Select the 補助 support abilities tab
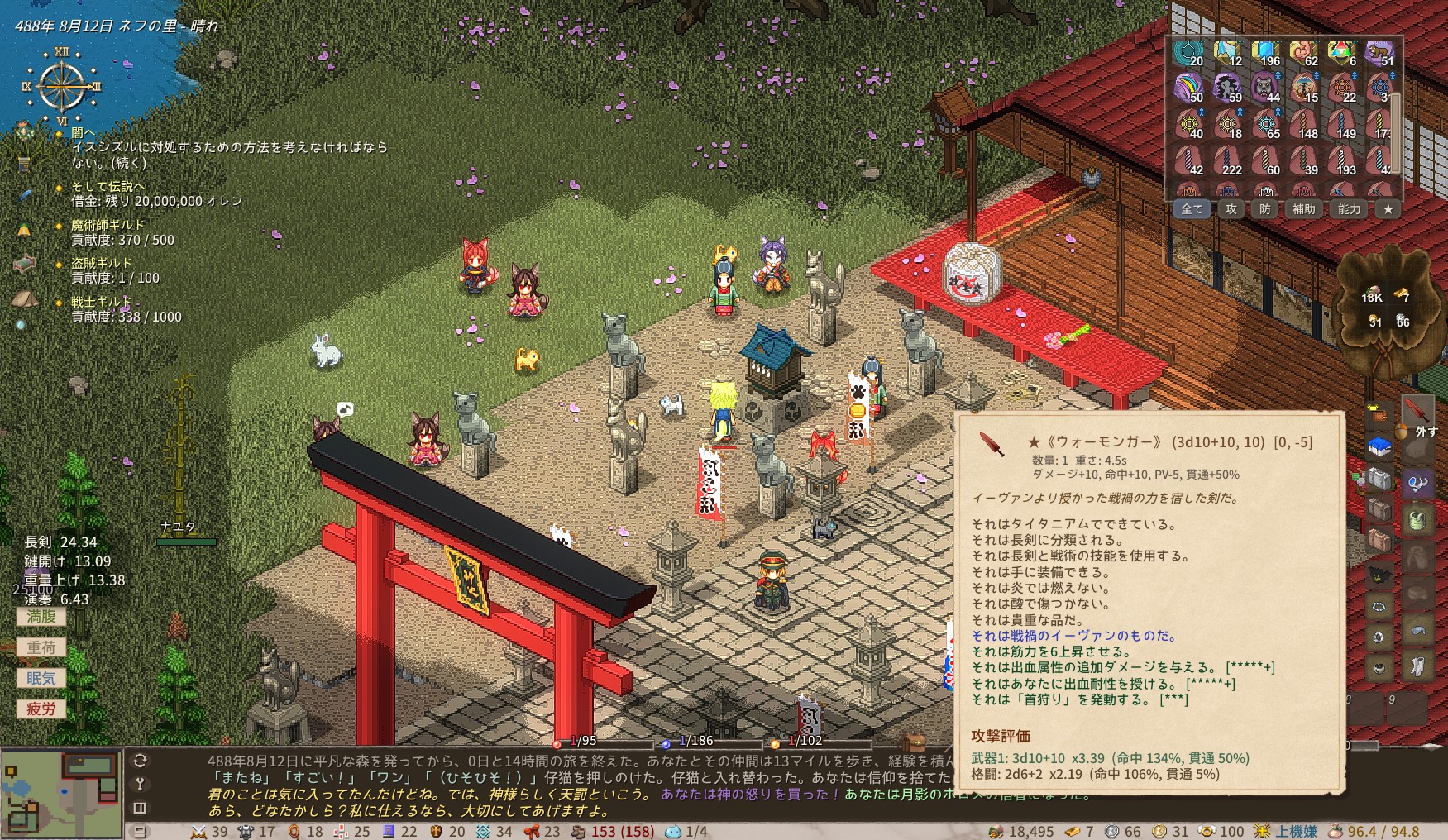 [1304, 209]
